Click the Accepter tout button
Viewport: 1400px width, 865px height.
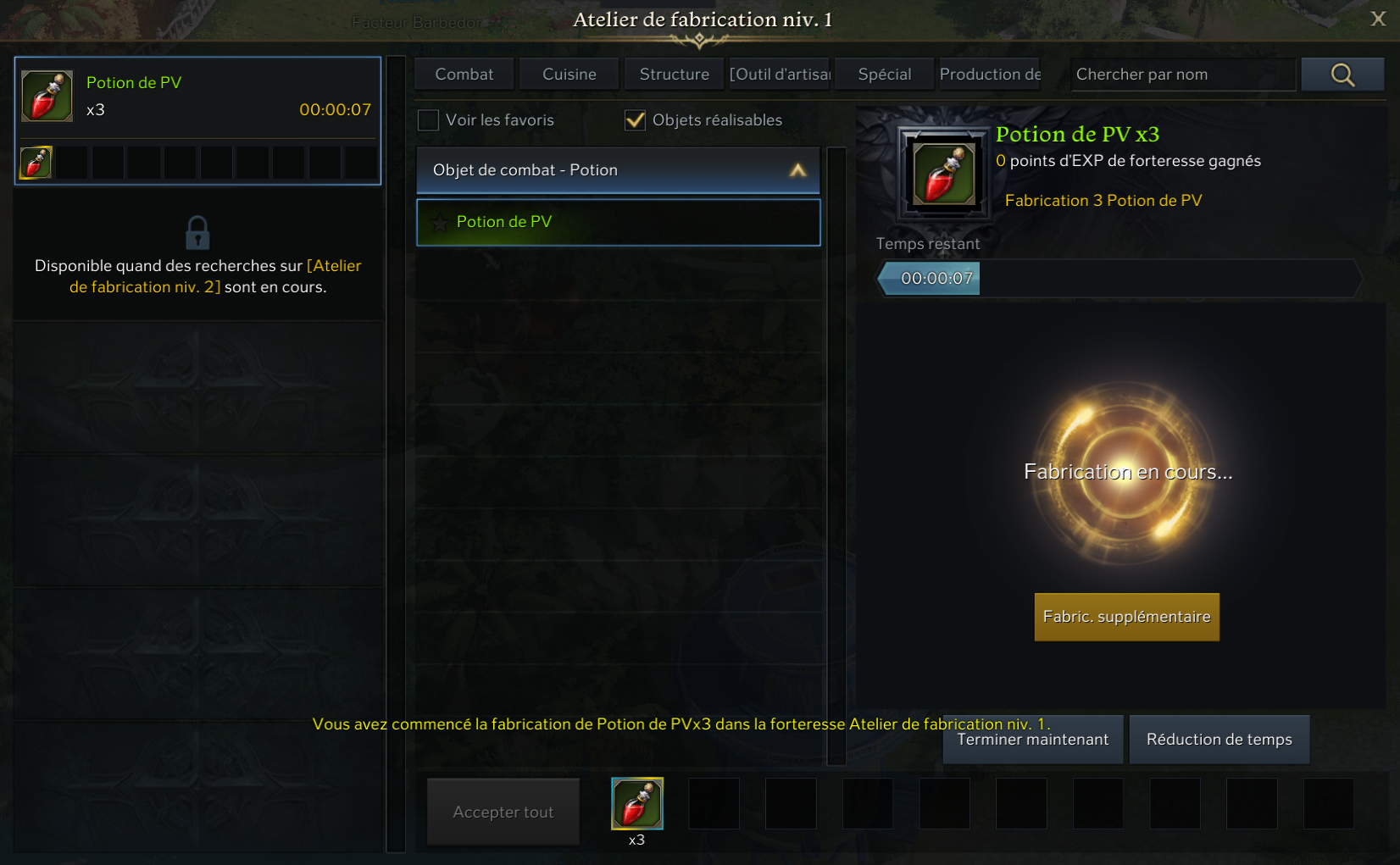(503, 812)
